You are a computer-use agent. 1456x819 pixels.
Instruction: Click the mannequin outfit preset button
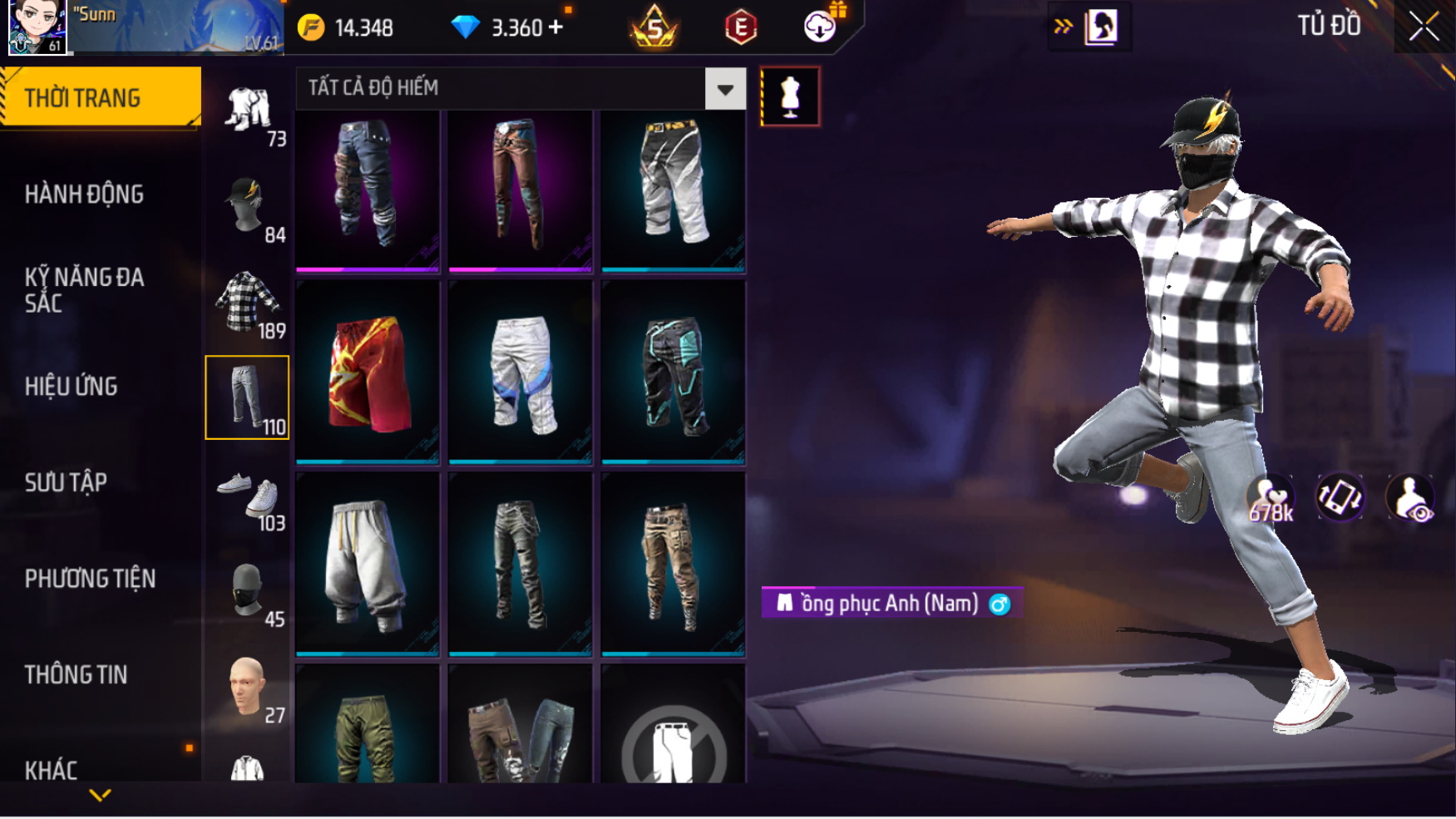(790, 96)
